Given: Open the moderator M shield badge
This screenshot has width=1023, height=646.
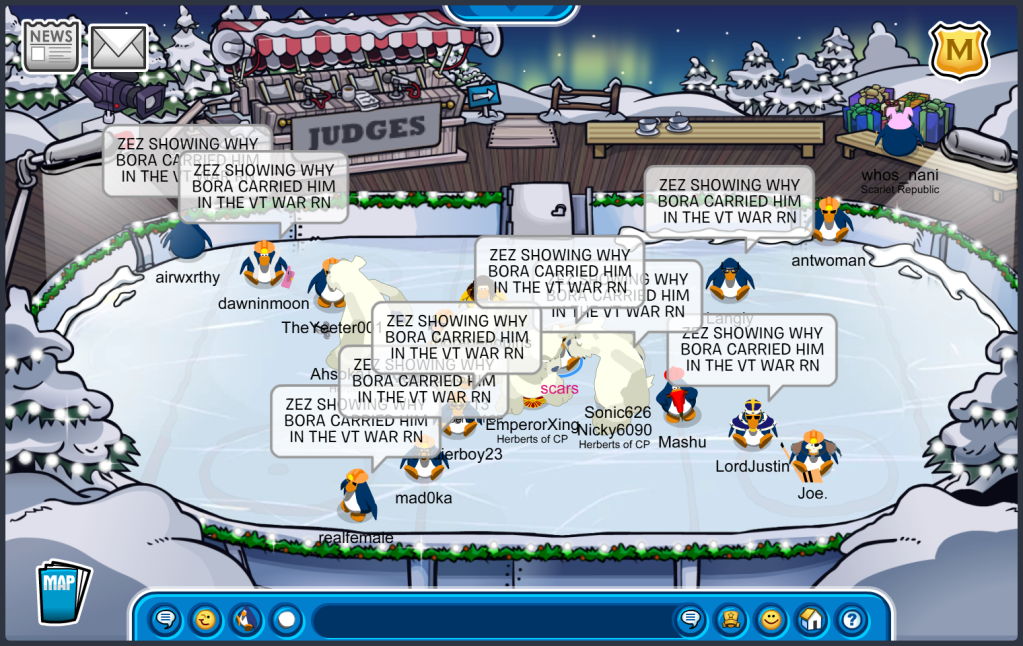Looking at the screenshot, I should [x=959, y=49].
